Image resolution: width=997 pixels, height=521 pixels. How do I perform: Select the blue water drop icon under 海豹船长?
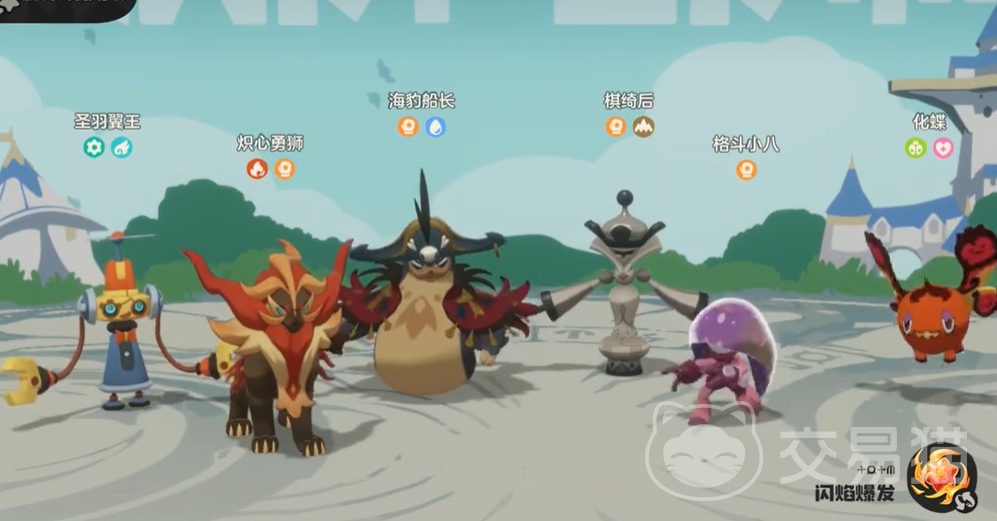[435, 127]
